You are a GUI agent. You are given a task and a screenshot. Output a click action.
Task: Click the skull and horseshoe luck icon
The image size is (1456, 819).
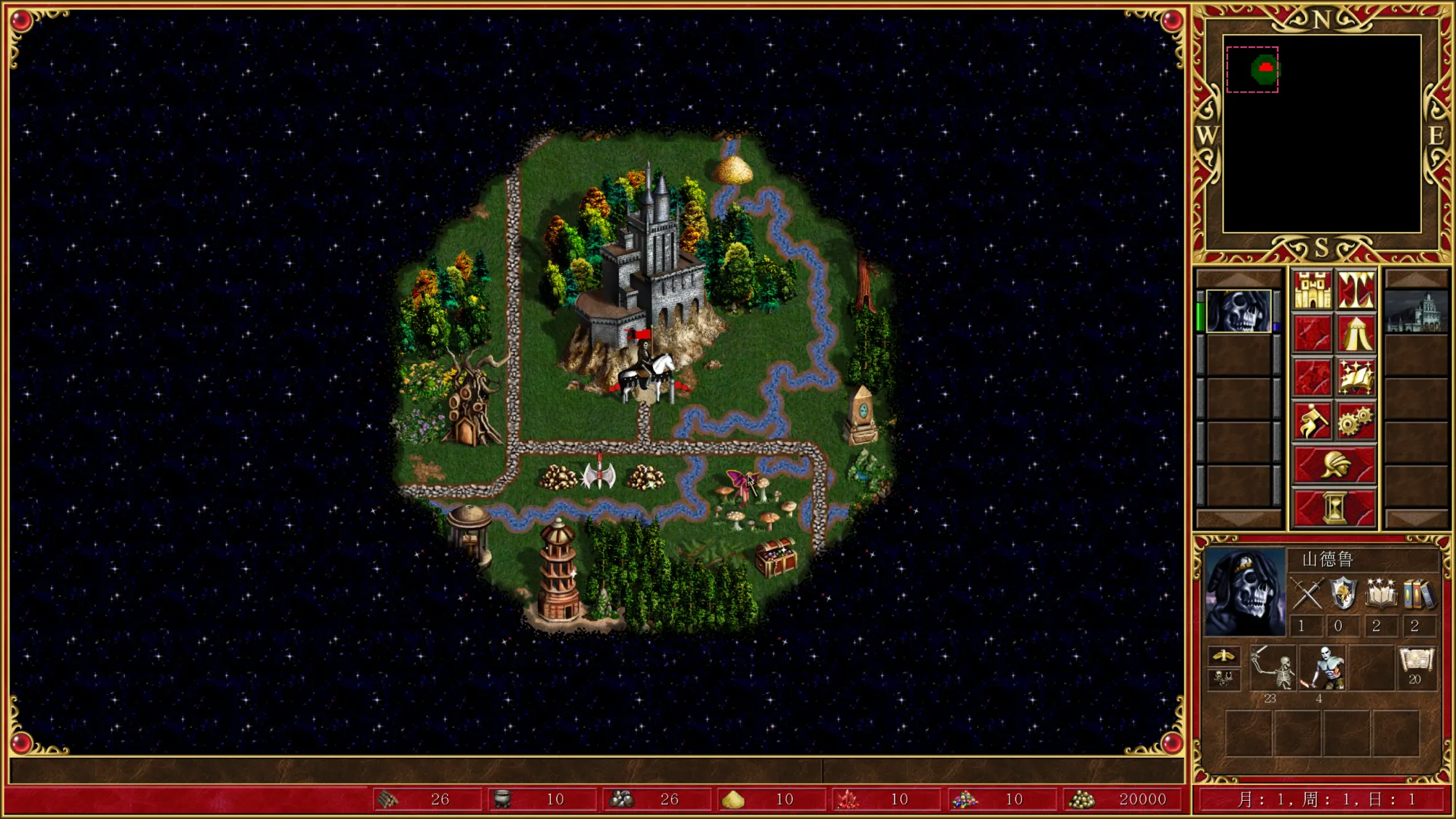tap(1223, 679)
